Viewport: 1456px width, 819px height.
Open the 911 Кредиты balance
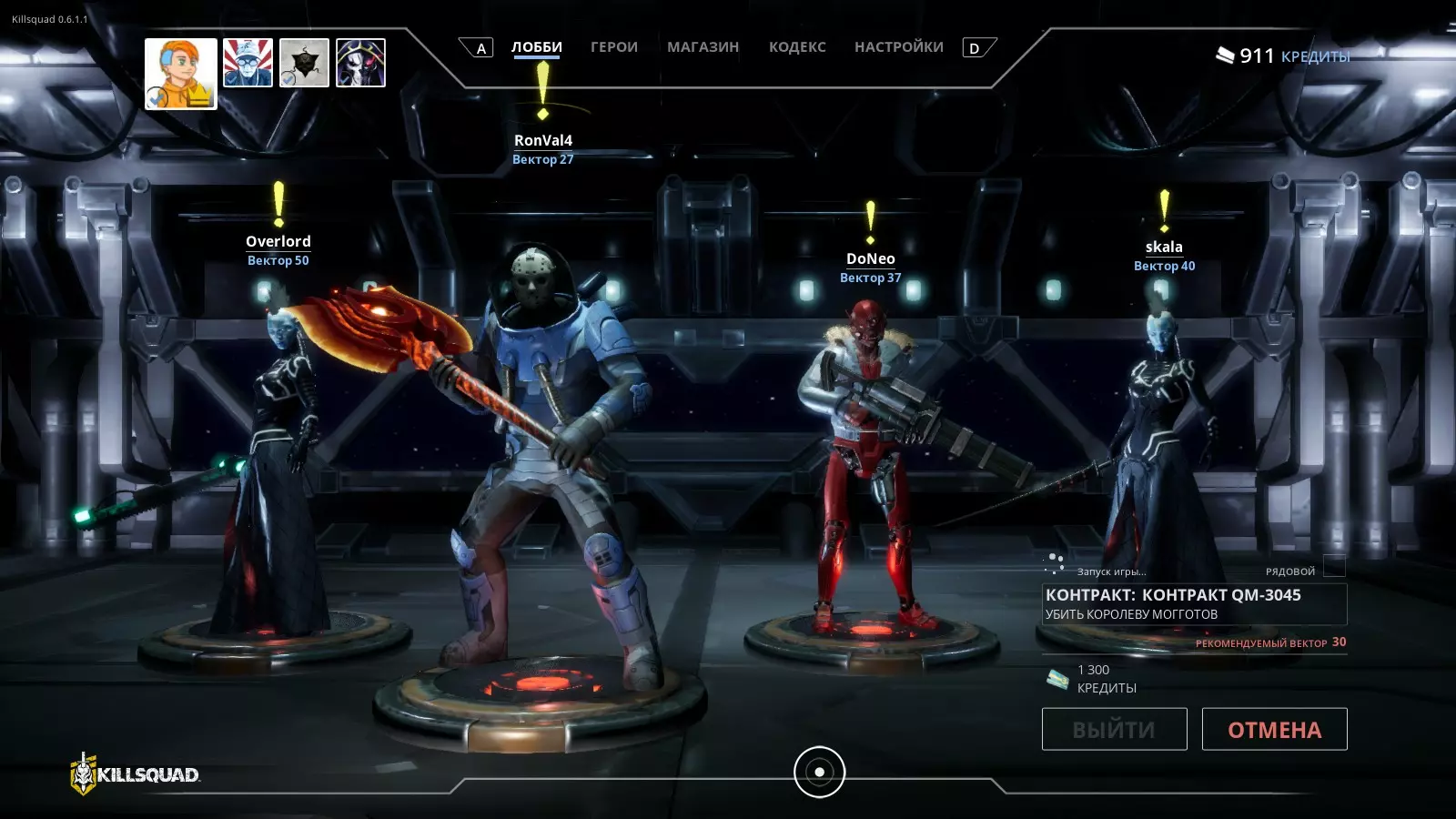pyautogui.click(x=1283, y=56)
